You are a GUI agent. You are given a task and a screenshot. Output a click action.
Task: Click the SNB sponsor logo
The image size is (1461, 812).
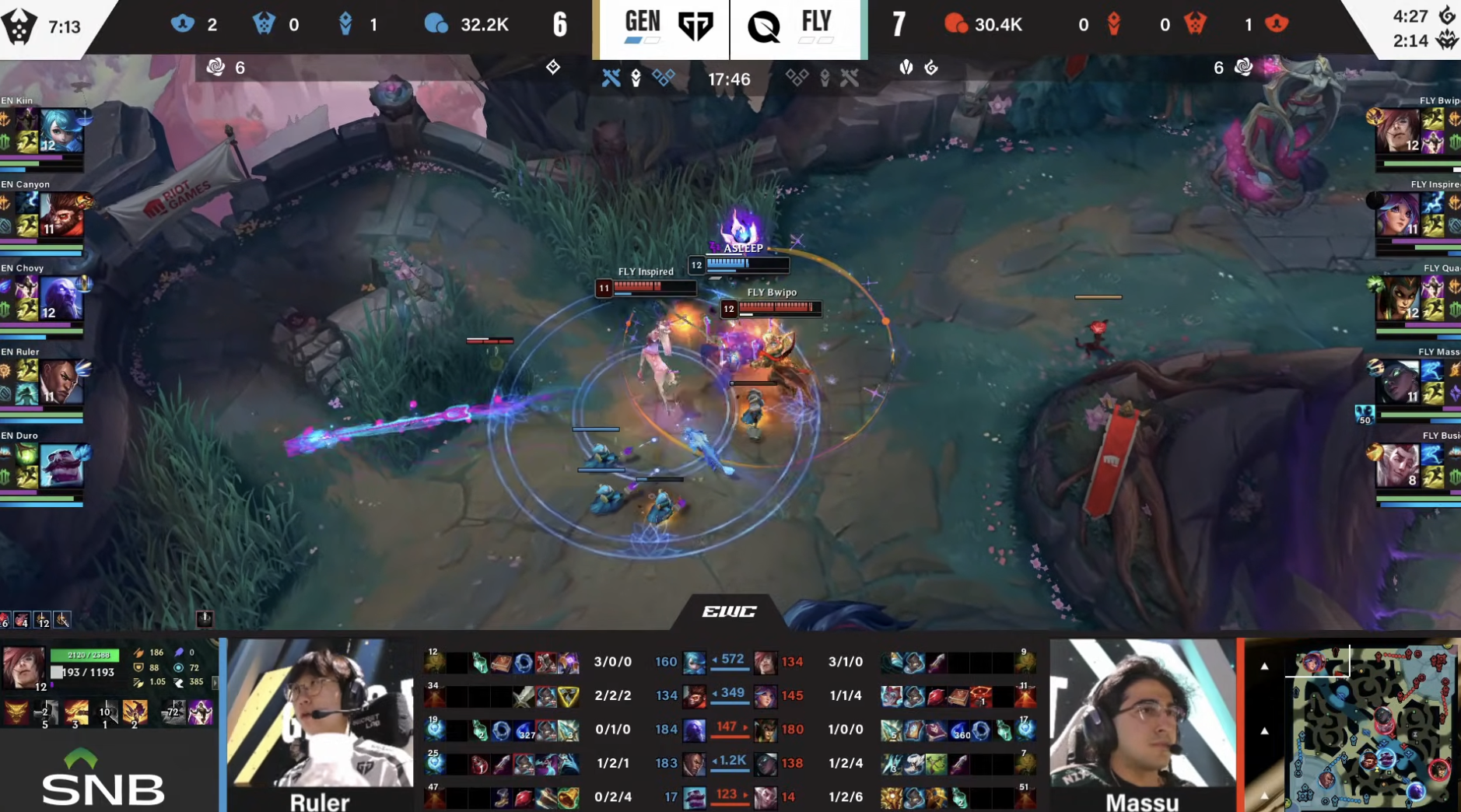pyautogui.click(x=101, y=788)
